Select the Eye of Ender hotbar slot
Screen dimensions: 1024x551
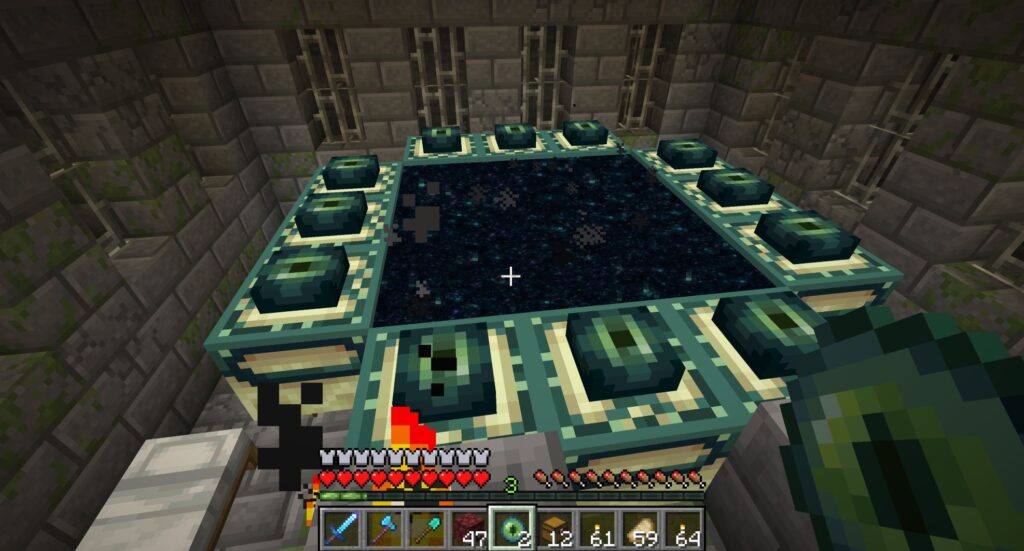pyautogui.click(x=511, y=527)
